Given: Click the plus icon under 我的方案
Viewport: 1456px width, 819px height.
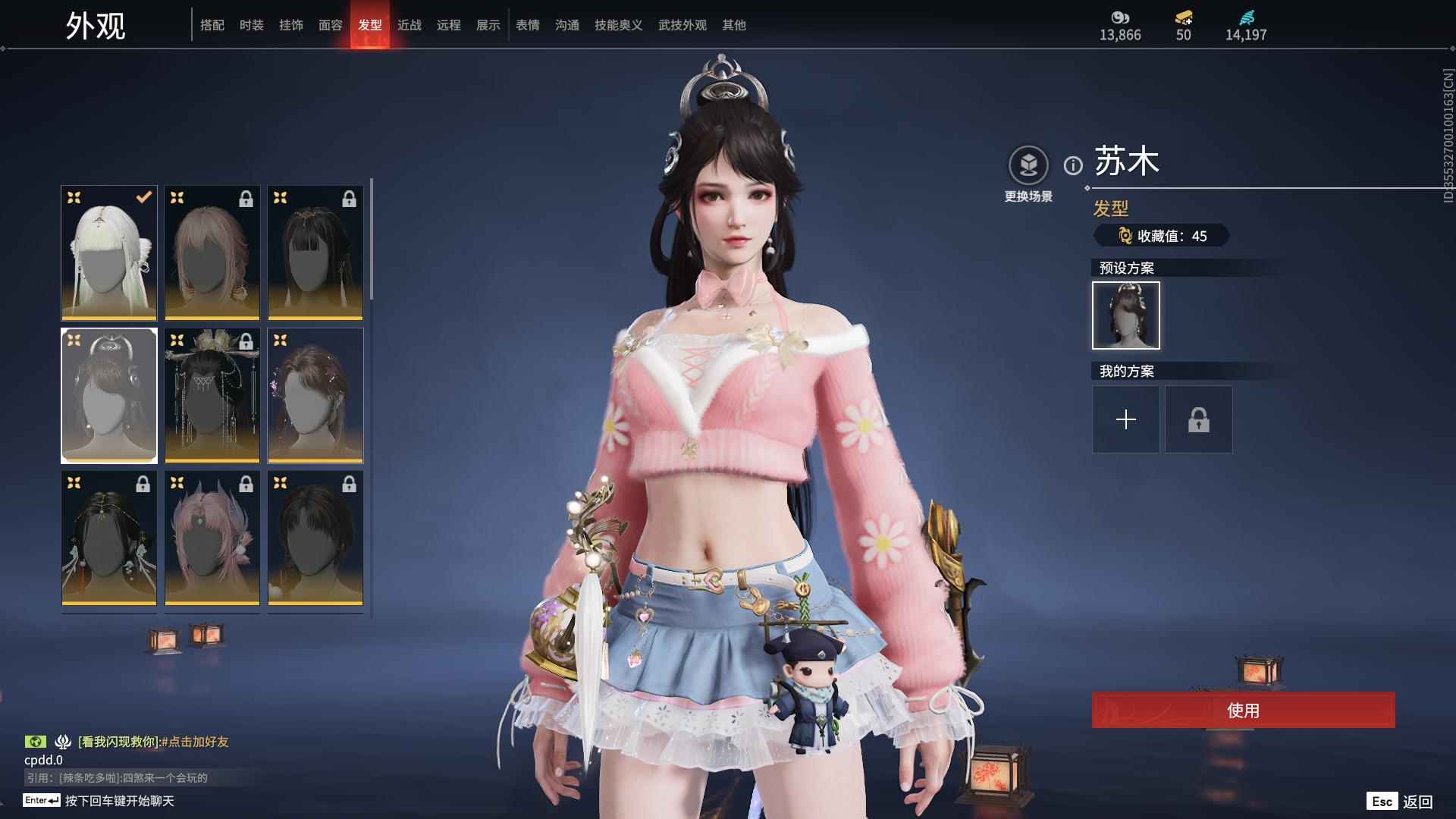Looking at the screenshot, I should click(1125, 419).
